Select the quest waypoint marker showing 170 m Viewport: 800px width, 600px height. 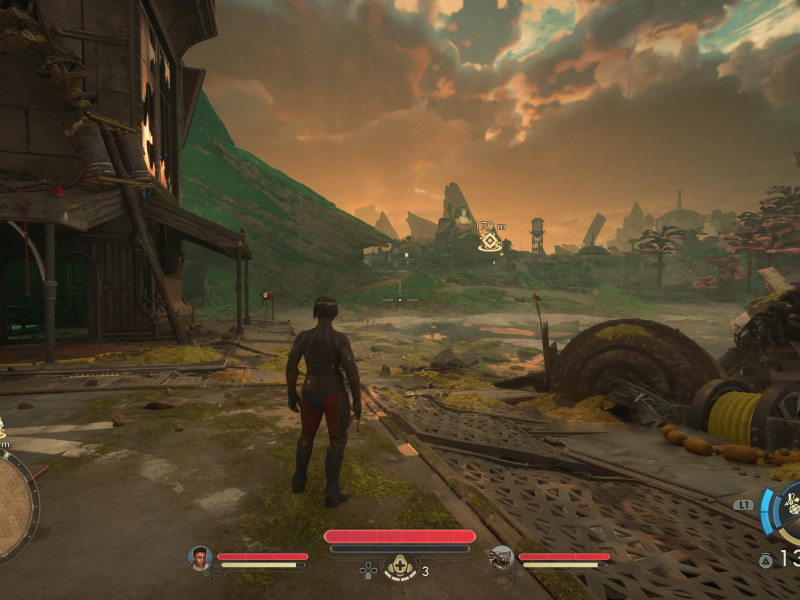[489, 241]
